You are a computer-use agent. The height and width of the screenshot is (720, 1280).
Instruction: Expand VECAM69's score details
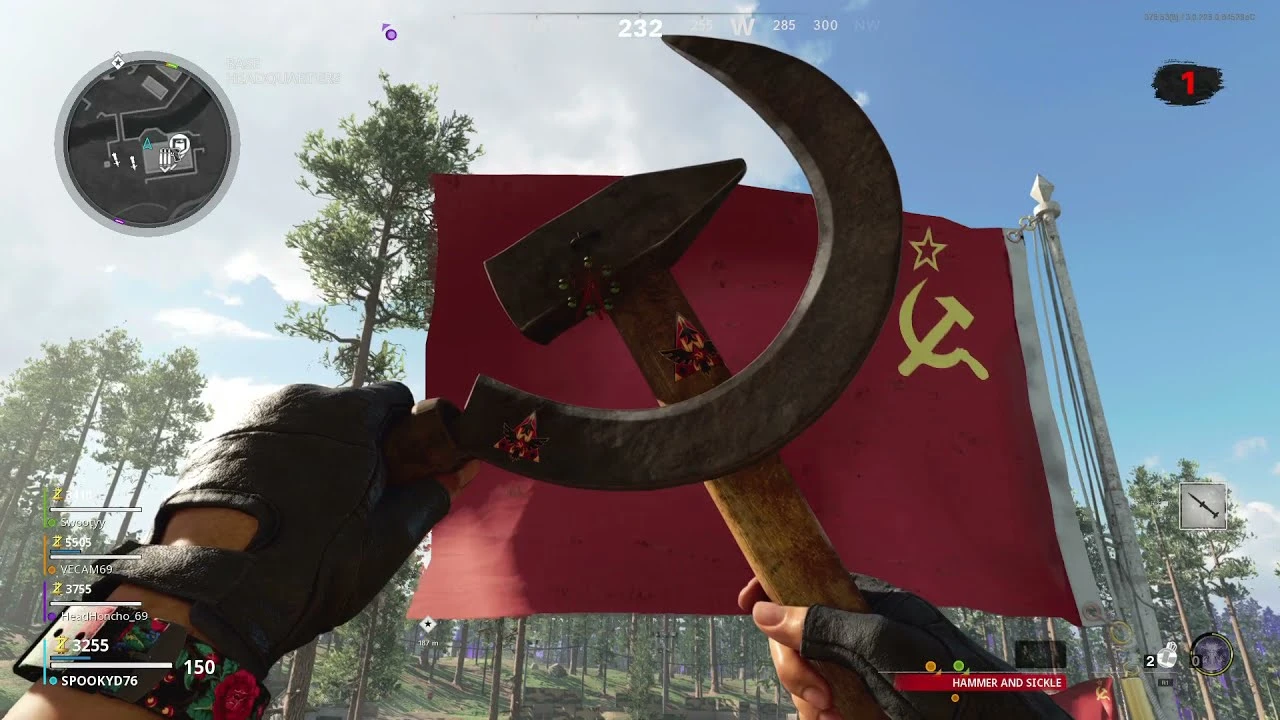coord(85,570)
